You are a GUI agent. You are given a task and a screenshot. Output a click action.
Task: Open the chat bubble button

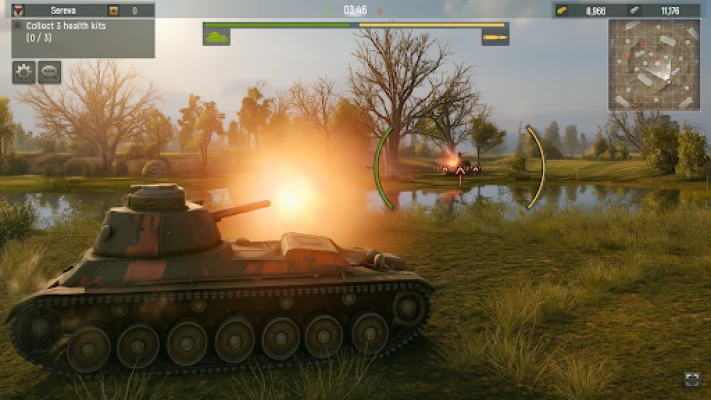[x=49, y=72]
